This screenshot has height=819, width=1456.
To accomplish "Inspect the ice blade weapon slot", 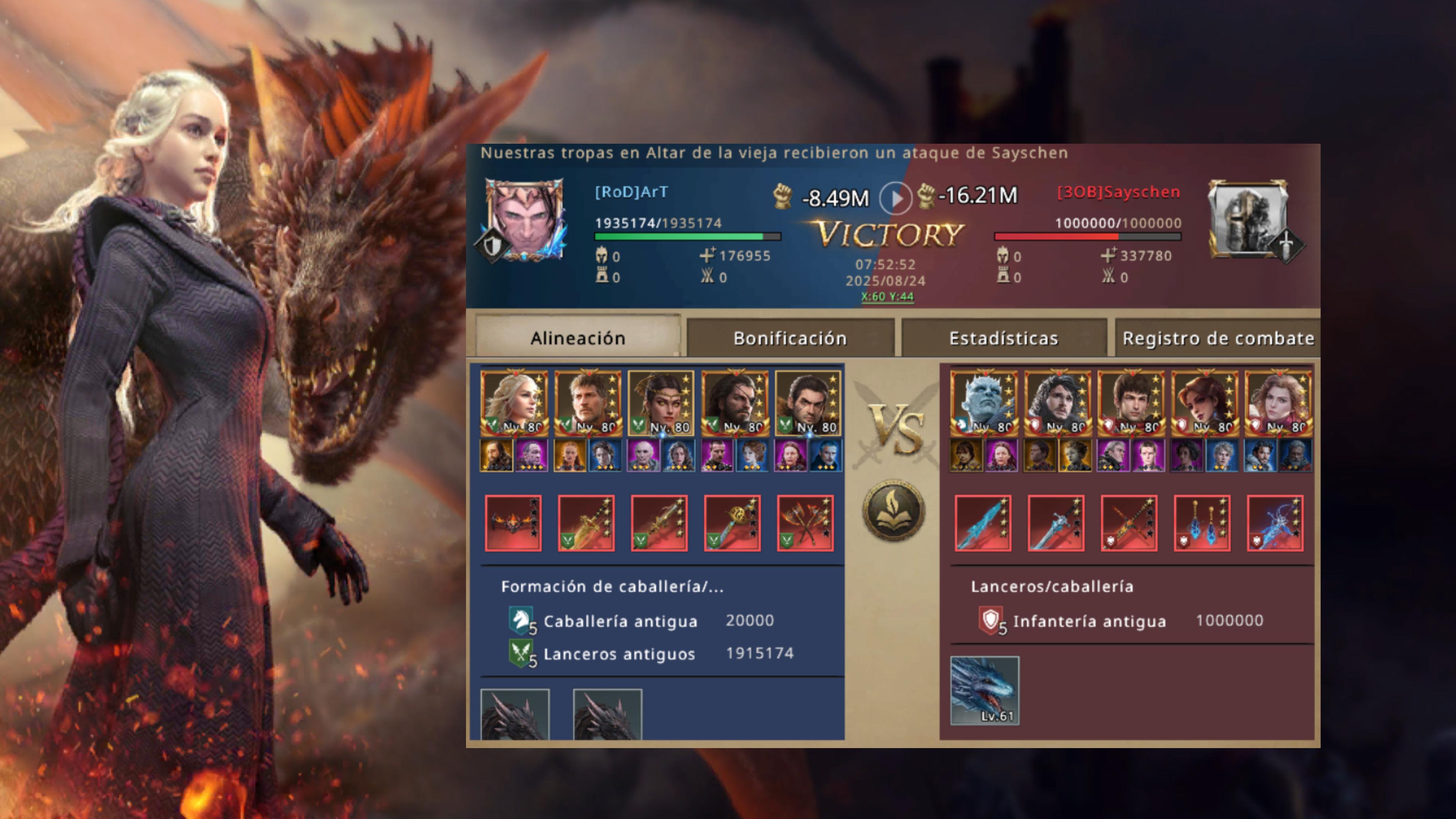I will pos(983,523).
